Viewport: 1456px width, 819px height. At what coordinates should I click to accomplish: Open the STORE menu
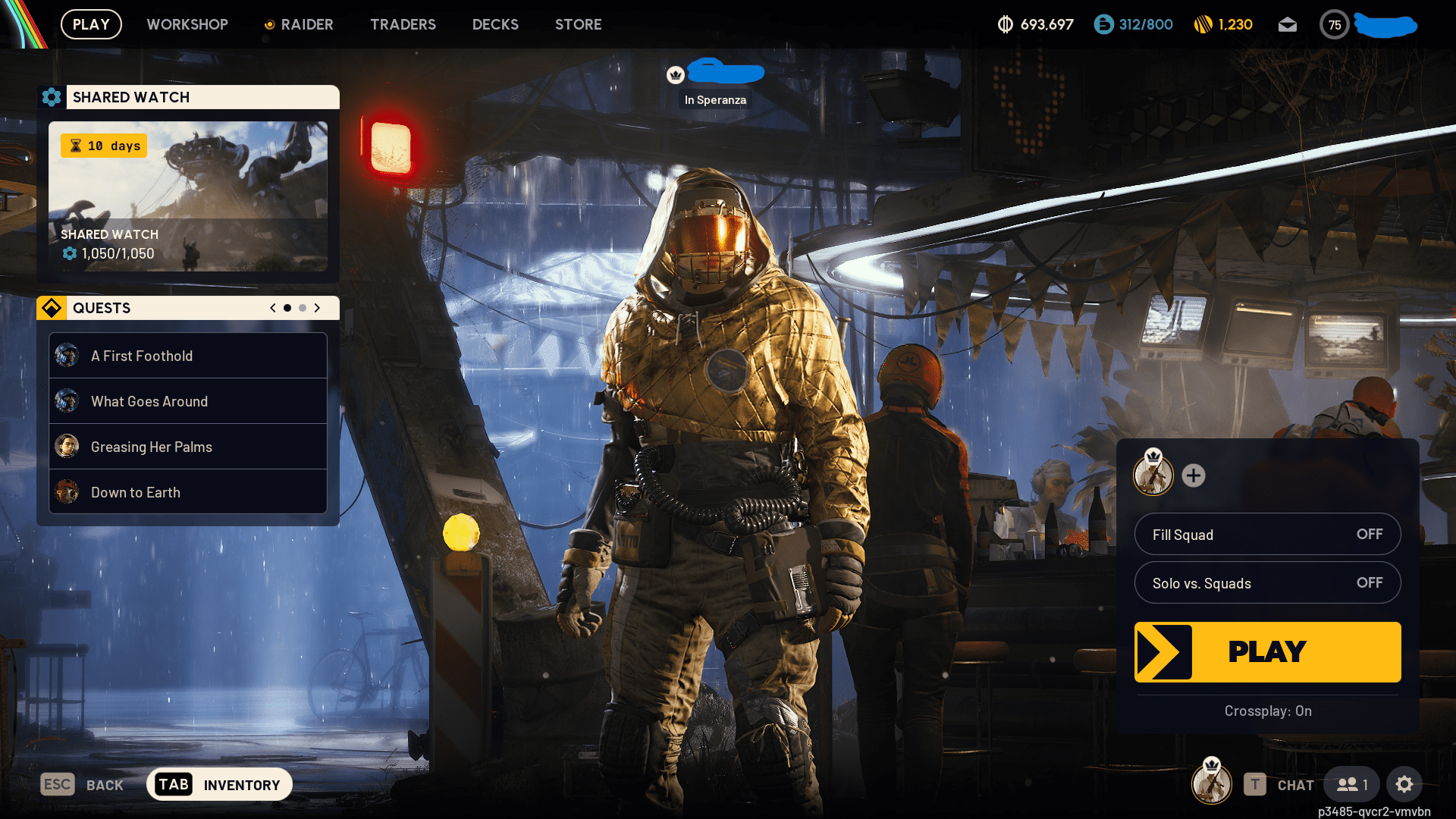click(578, 24)
